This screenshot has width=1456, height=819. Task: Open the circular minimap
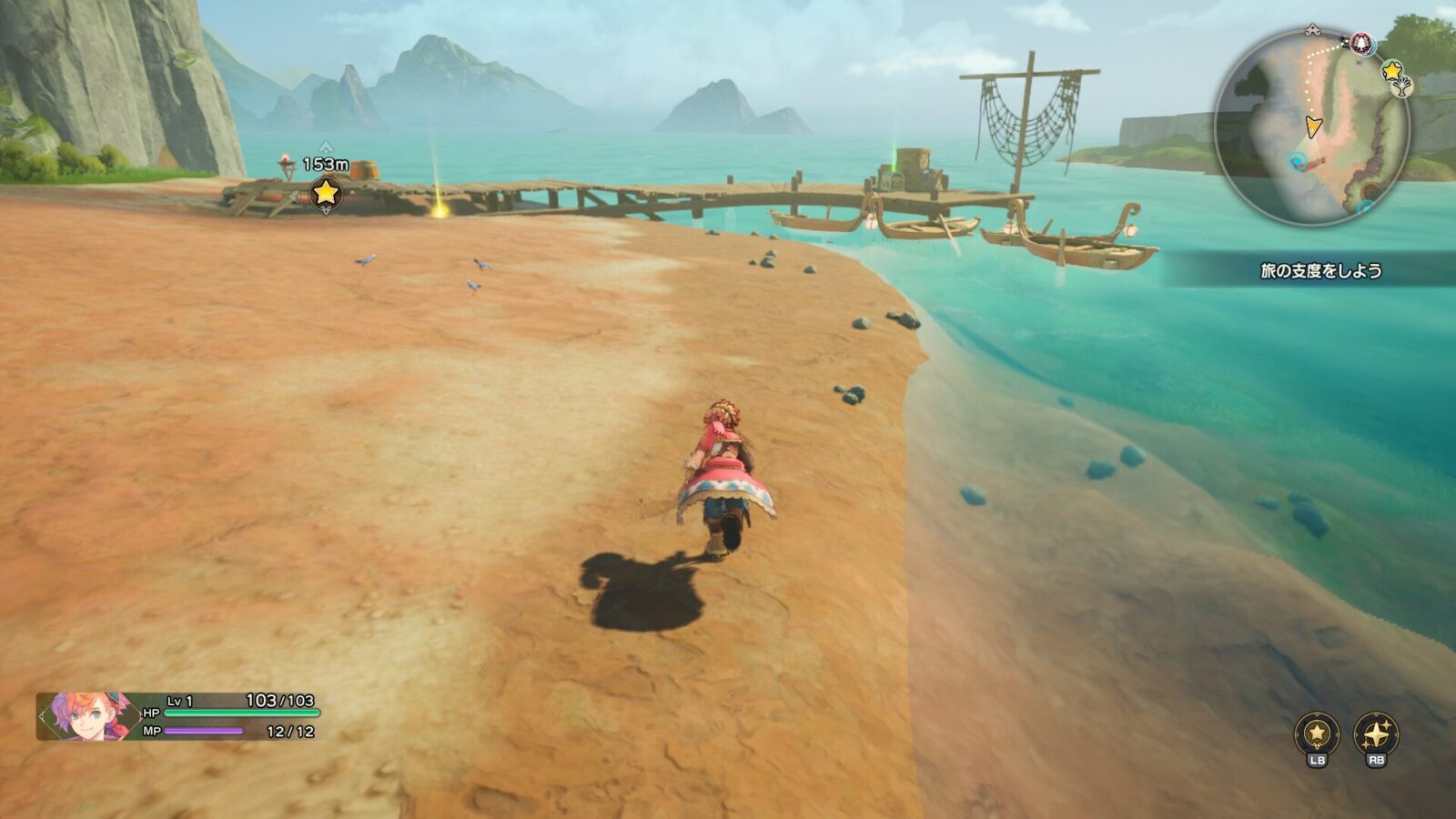[x=1311, y=127]
